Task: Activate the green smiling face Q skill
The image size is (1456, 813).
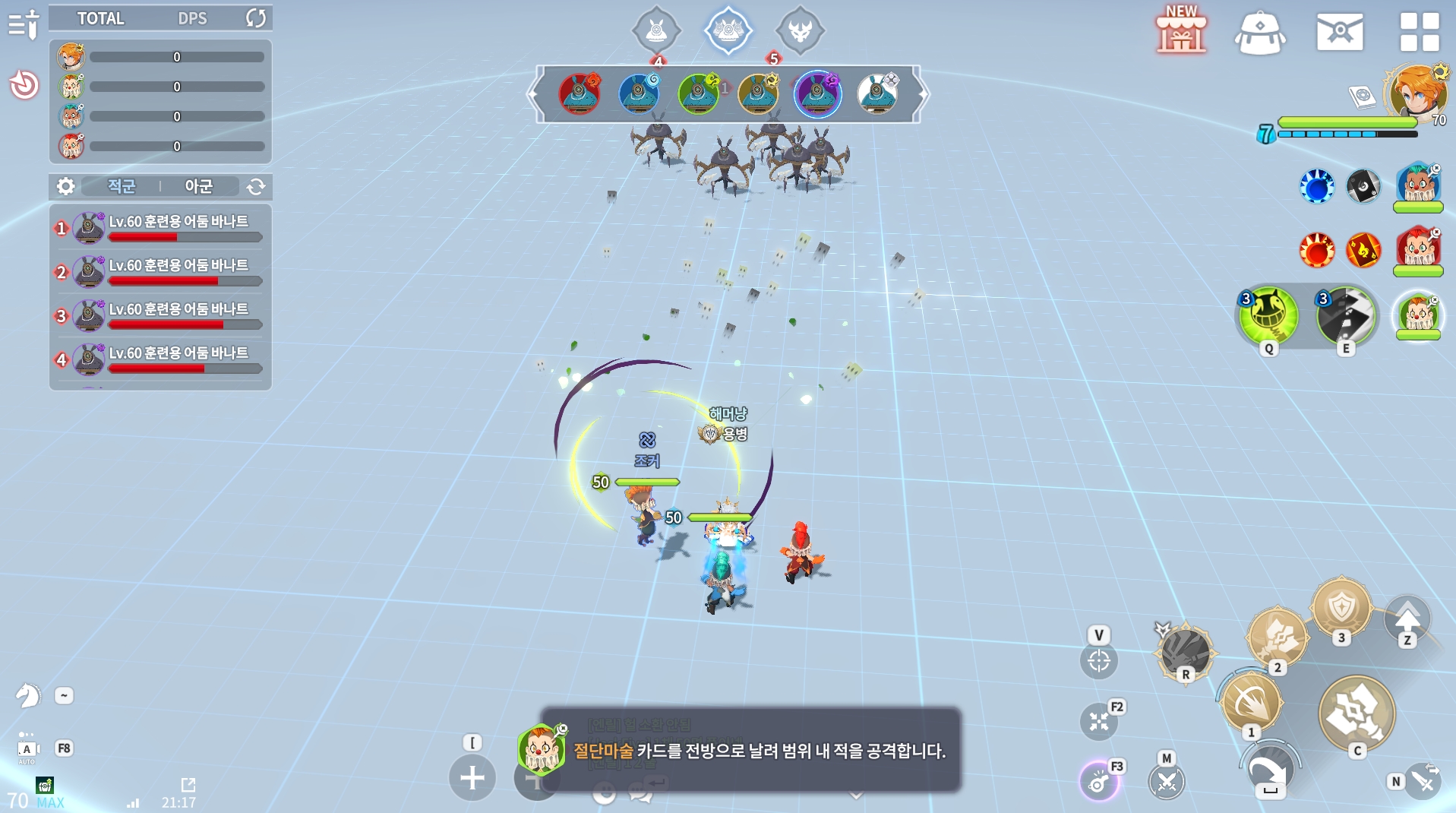Action: [x=1268, y=315]
